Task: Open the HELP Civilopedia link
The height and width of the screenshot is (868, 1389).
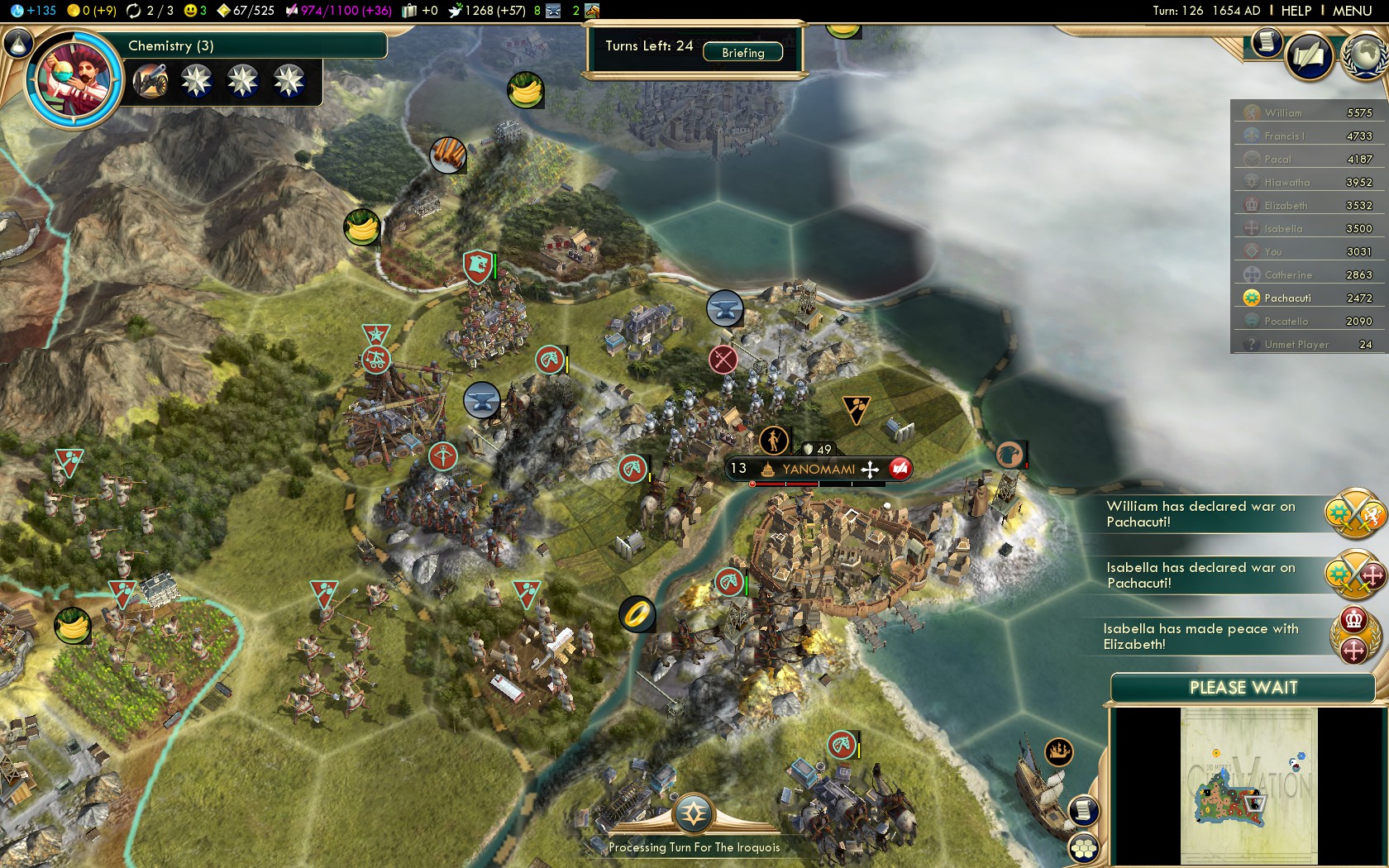Action: point(1296,11)
